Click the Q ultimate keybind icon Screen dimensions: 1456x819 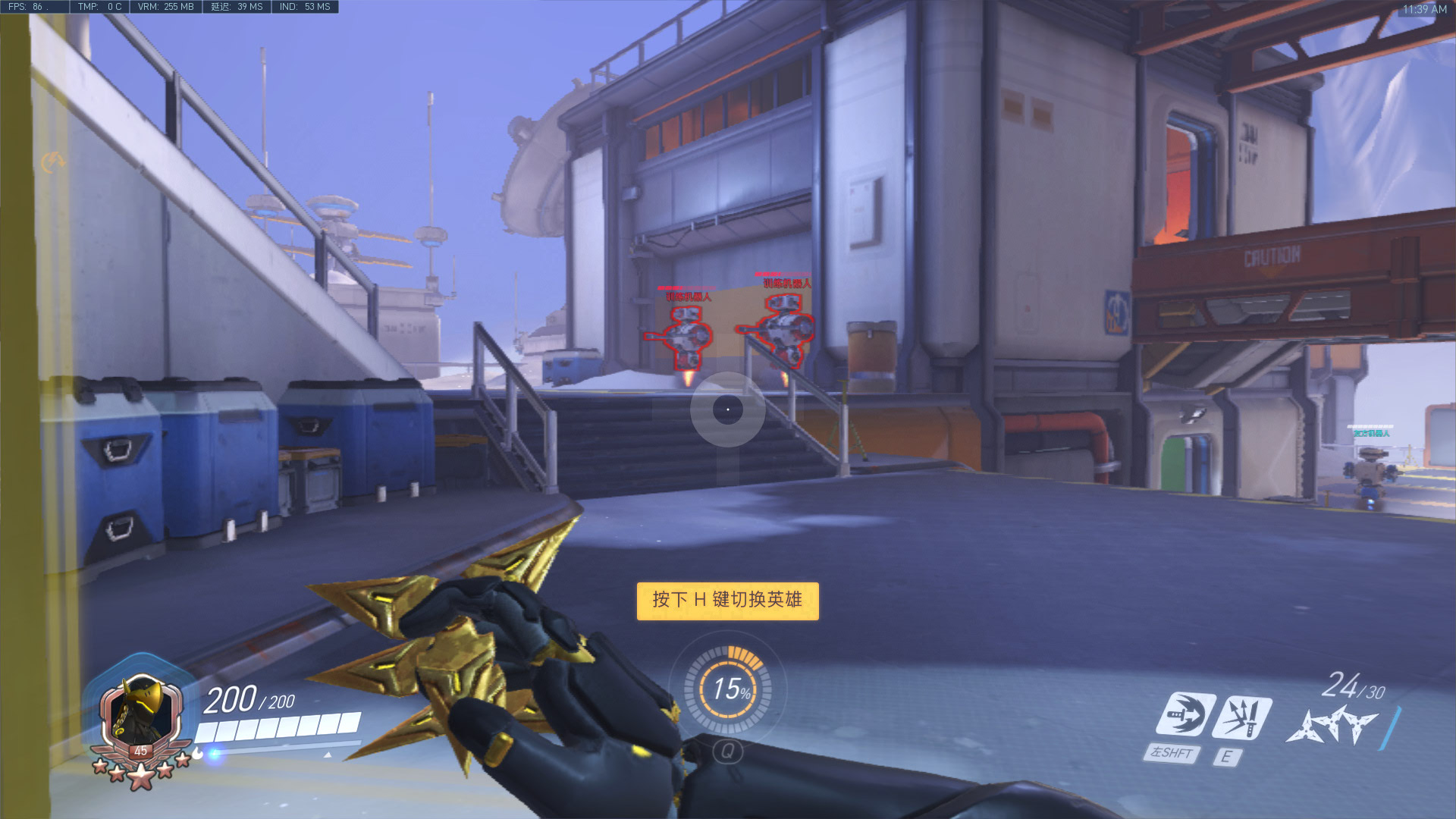click(x=728, y=751)
